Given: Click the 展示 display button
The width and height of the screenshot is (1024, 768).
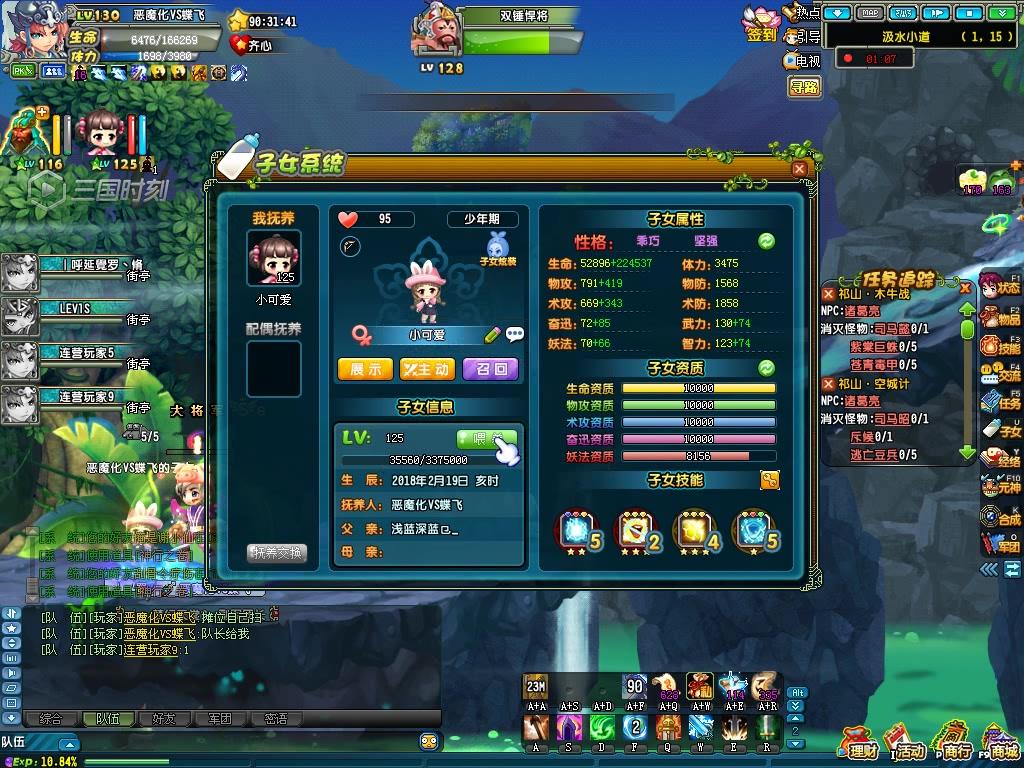Looking at the screenshot, I should pos(365,369).
